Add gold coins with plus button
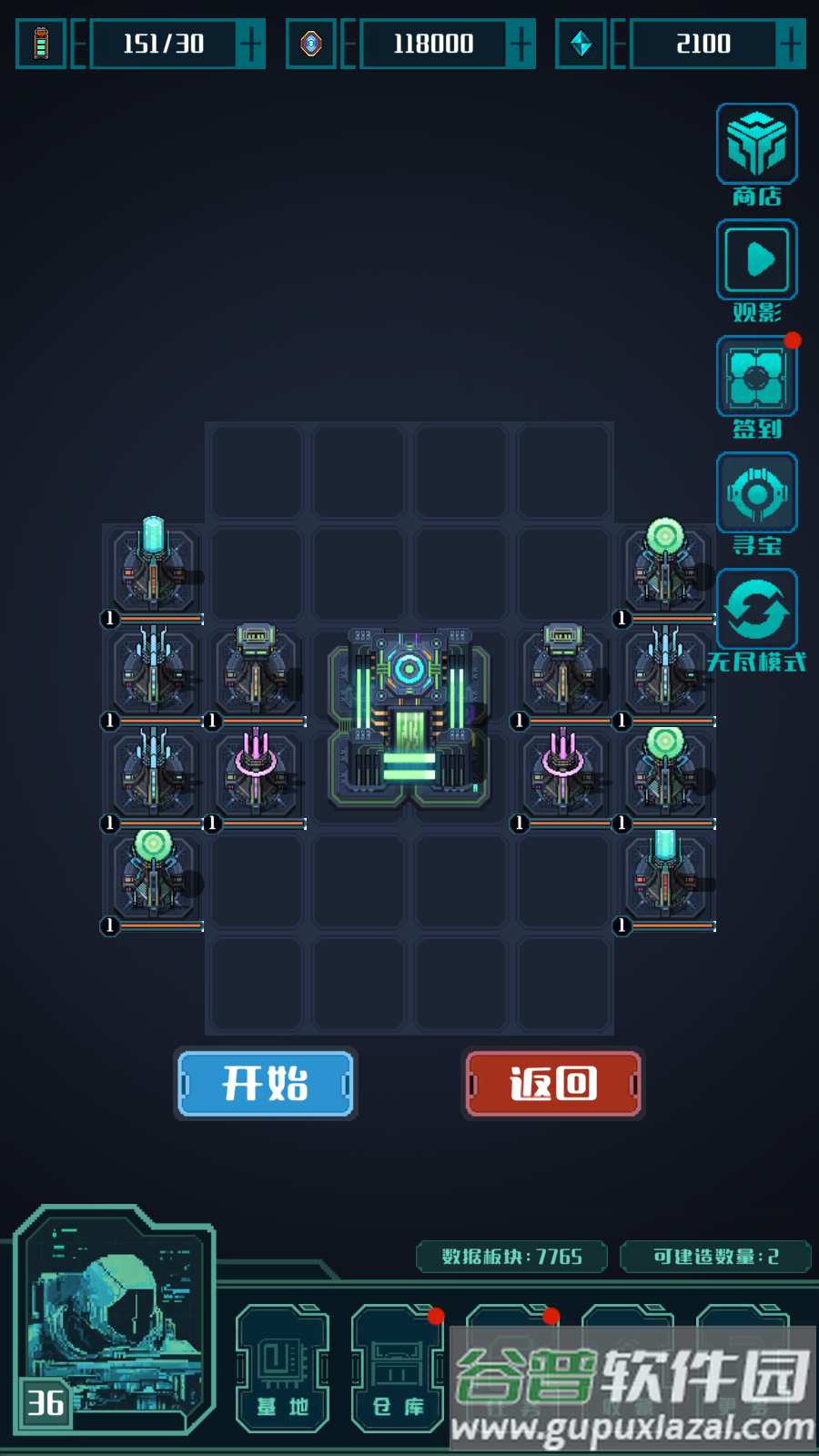The width and height of the screenshot is (819, 1456). (521, 44)
